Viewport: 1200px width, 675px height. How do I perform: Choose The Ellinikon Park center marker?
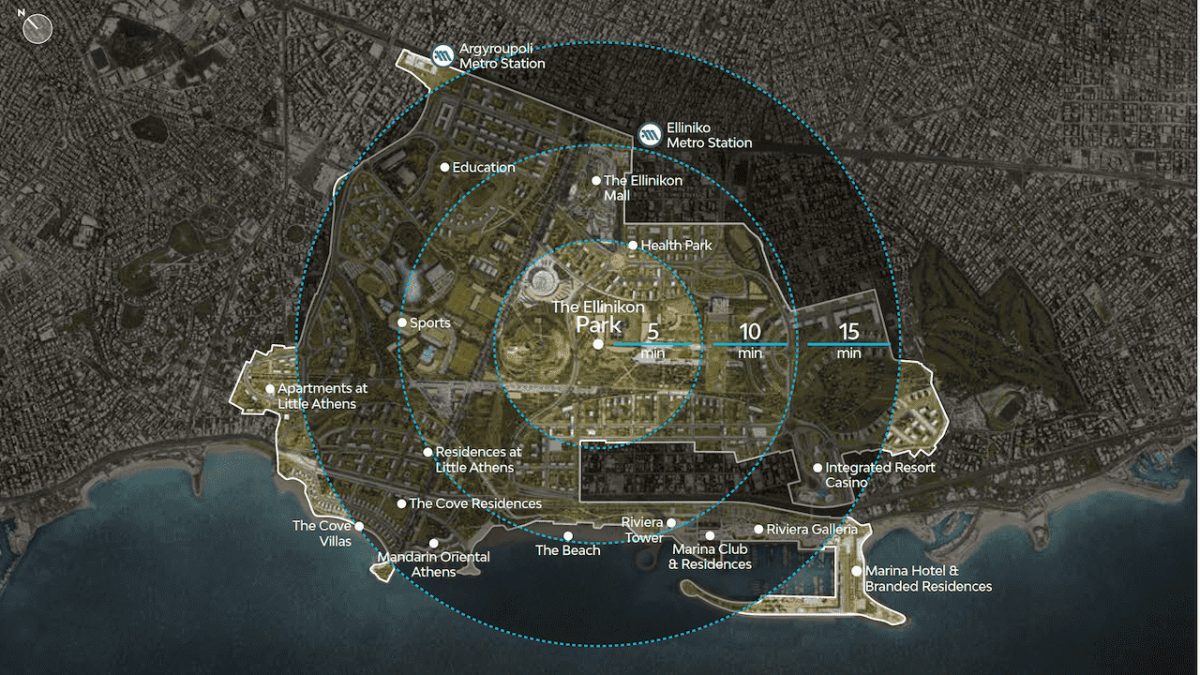[598, 344]
